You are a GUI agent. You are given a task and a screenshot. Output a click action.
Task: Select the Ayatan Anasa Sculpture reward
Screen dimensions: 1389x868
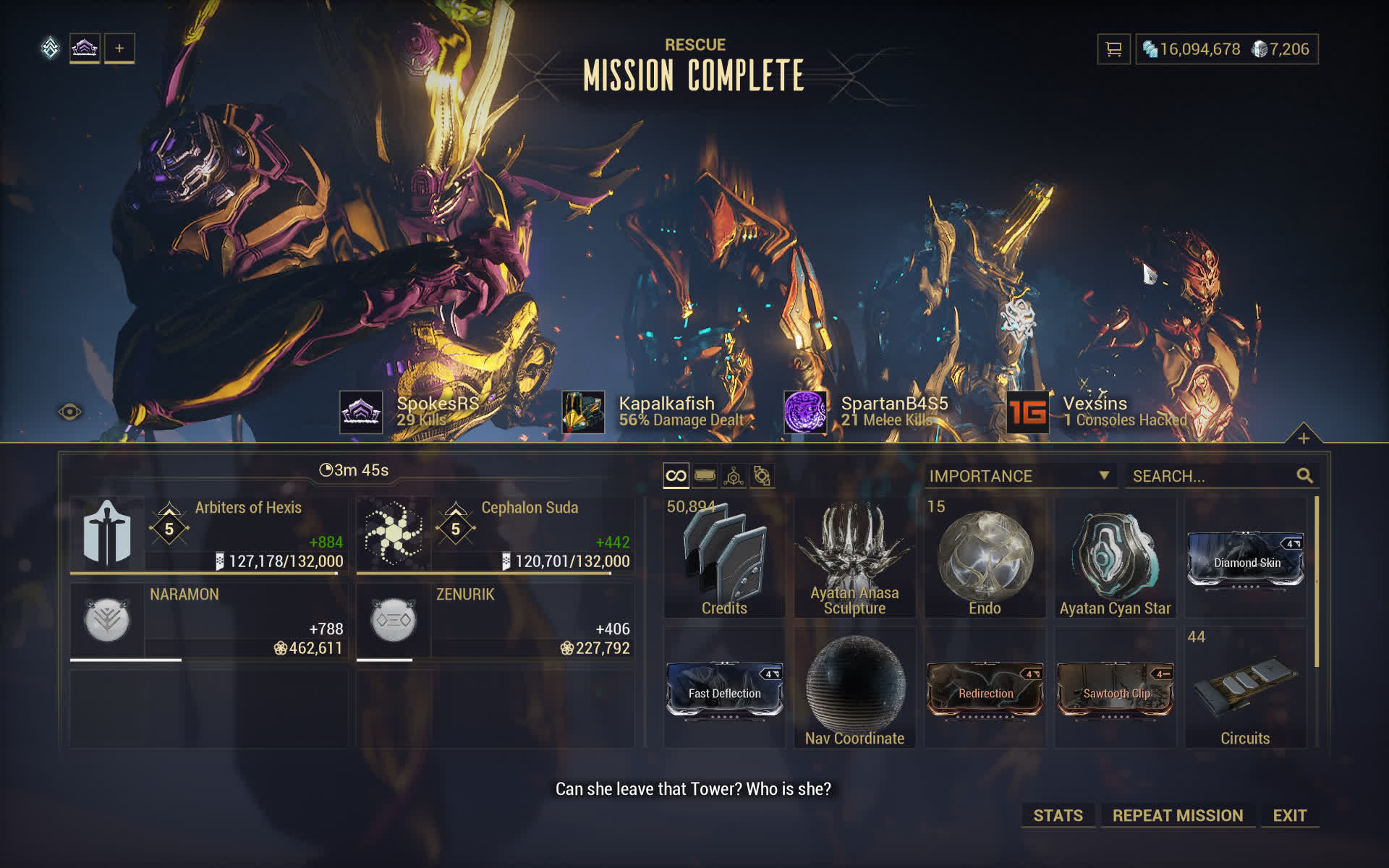point(854,557)
